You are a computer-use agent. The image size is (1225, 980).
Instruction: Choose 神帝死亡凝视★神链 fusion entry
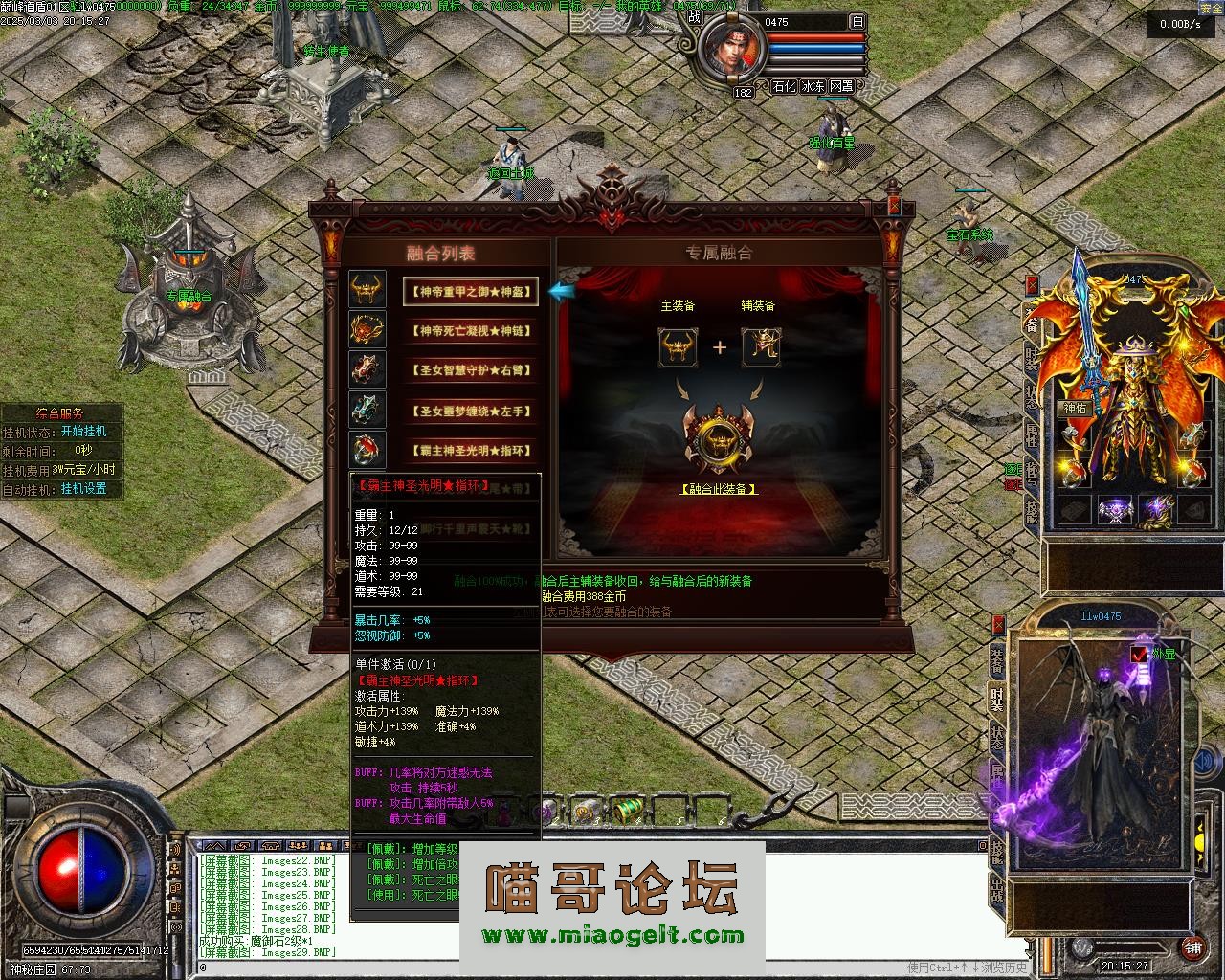[x=470, y=331]
